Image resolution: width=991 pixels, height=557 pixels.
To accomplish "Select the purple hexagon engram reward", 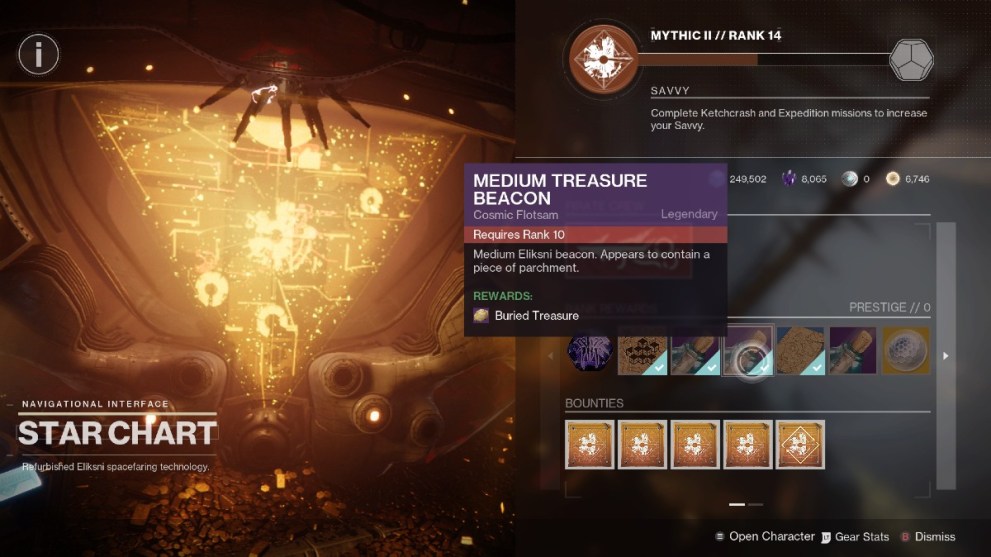I will point(590,352).
